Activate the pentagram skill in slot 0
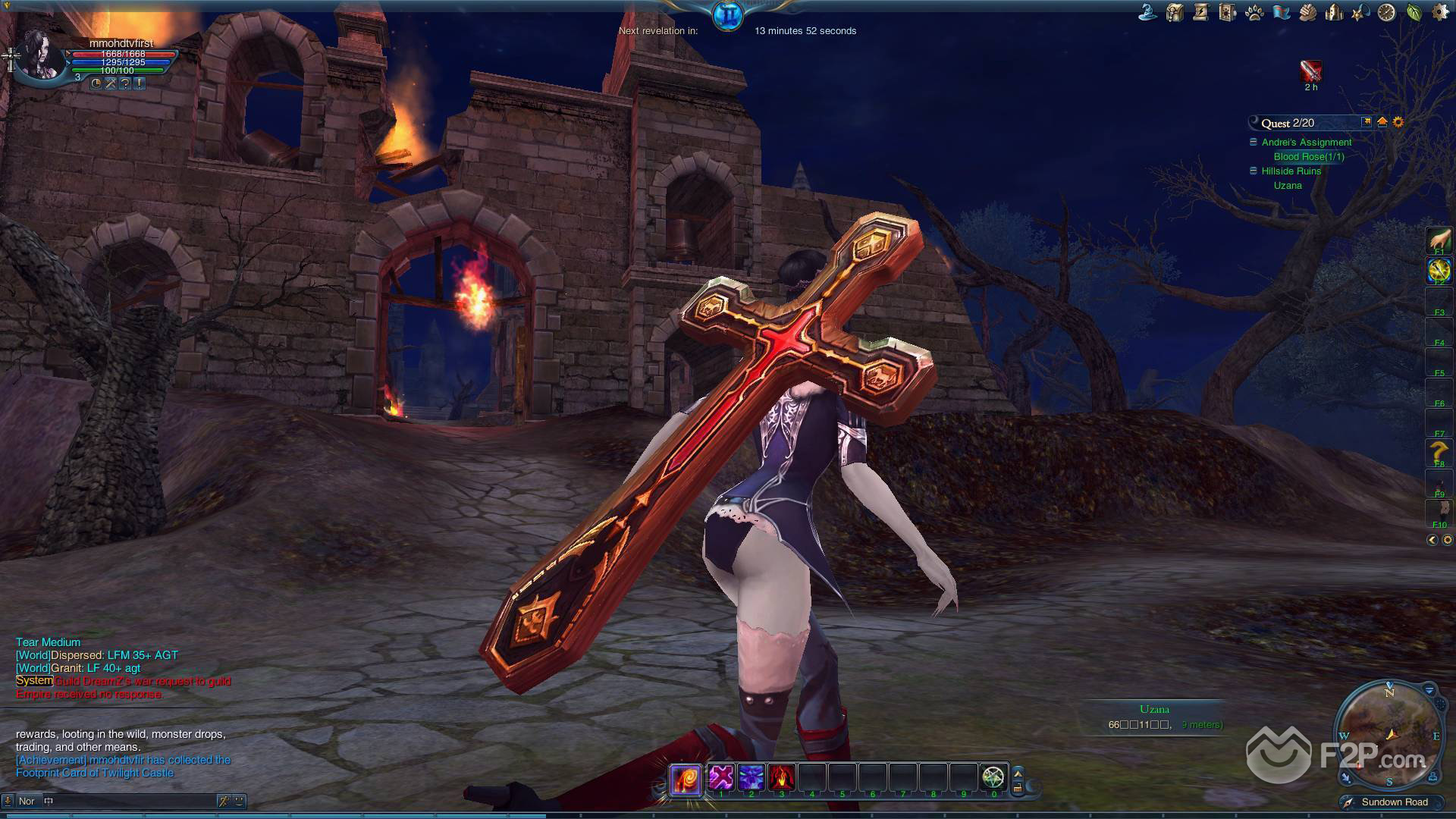This screenshot has width=1456, height=819. click(x=993, y=777)
